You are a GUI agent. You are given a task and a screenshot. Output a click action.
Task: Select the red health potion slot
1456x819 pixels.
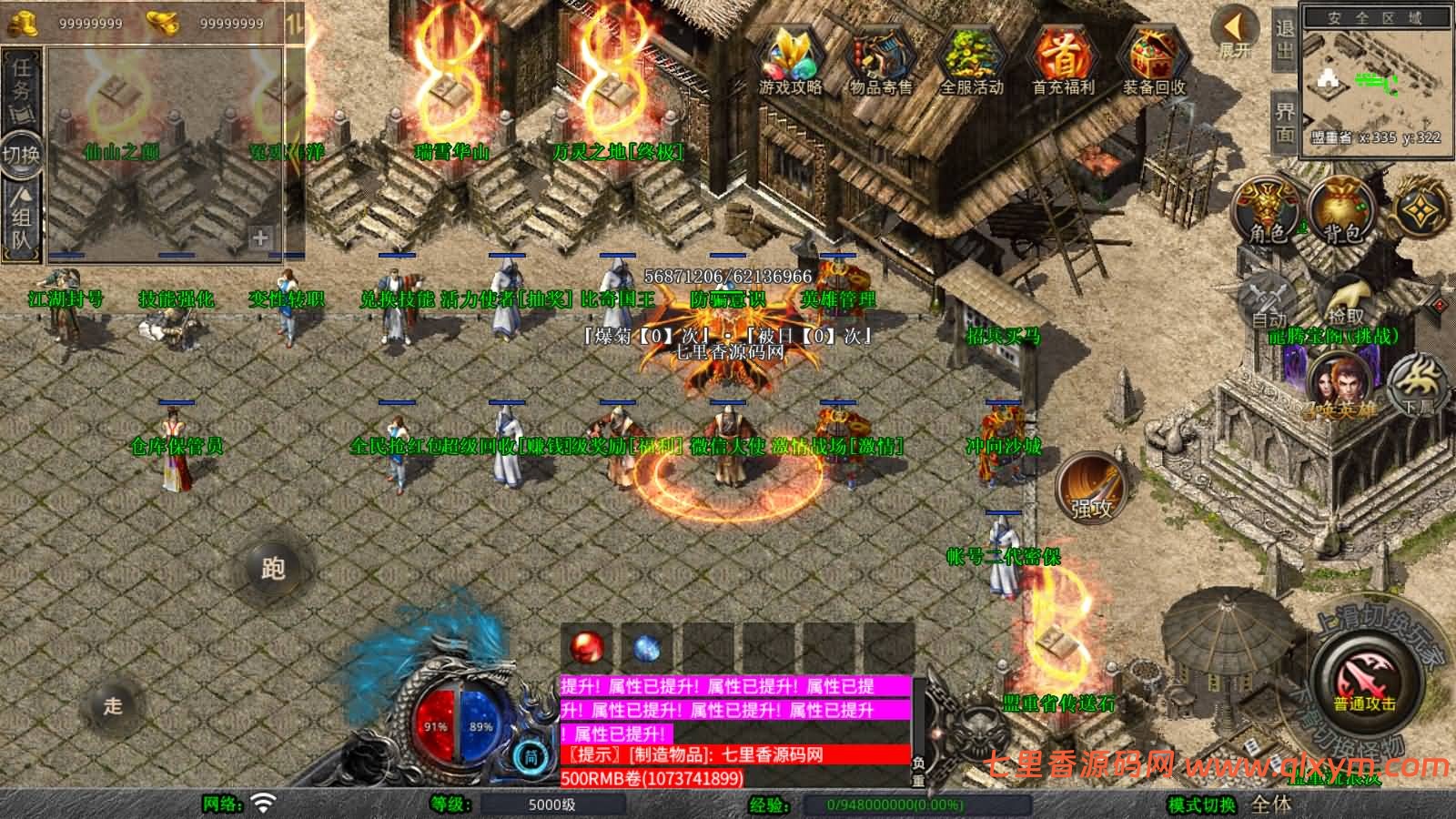587,648
